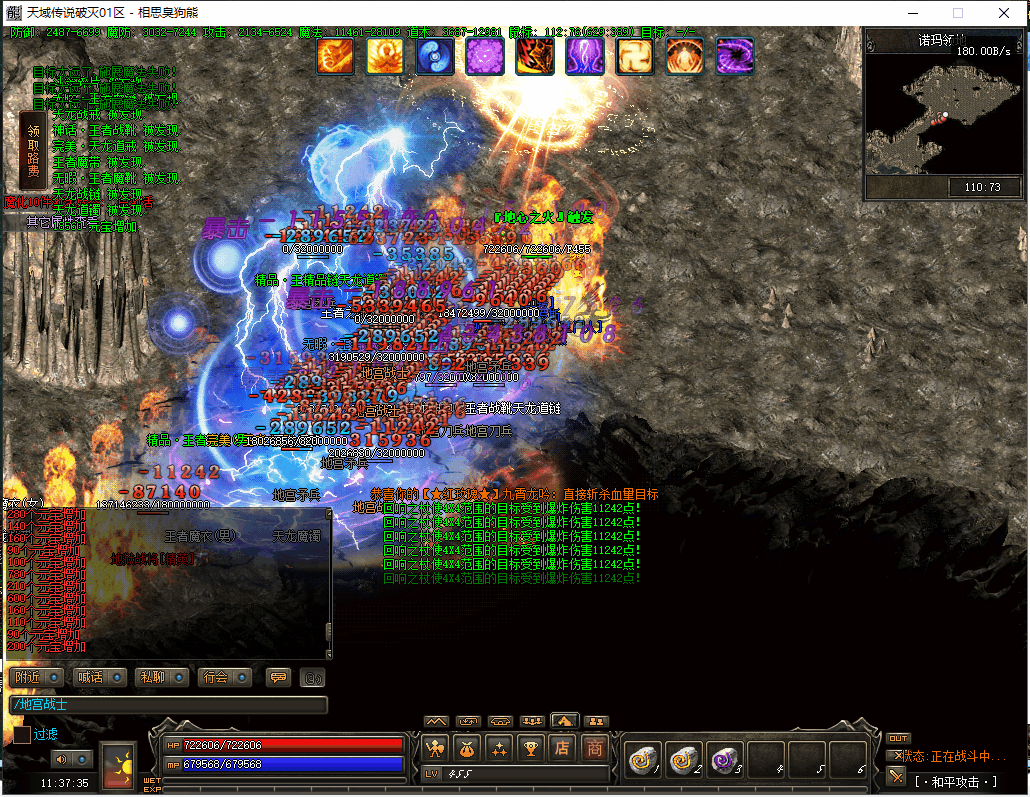Click the OUT button
Image resolution: width=1030 pixels, height=797 pixels.
[x=898, y=739]
